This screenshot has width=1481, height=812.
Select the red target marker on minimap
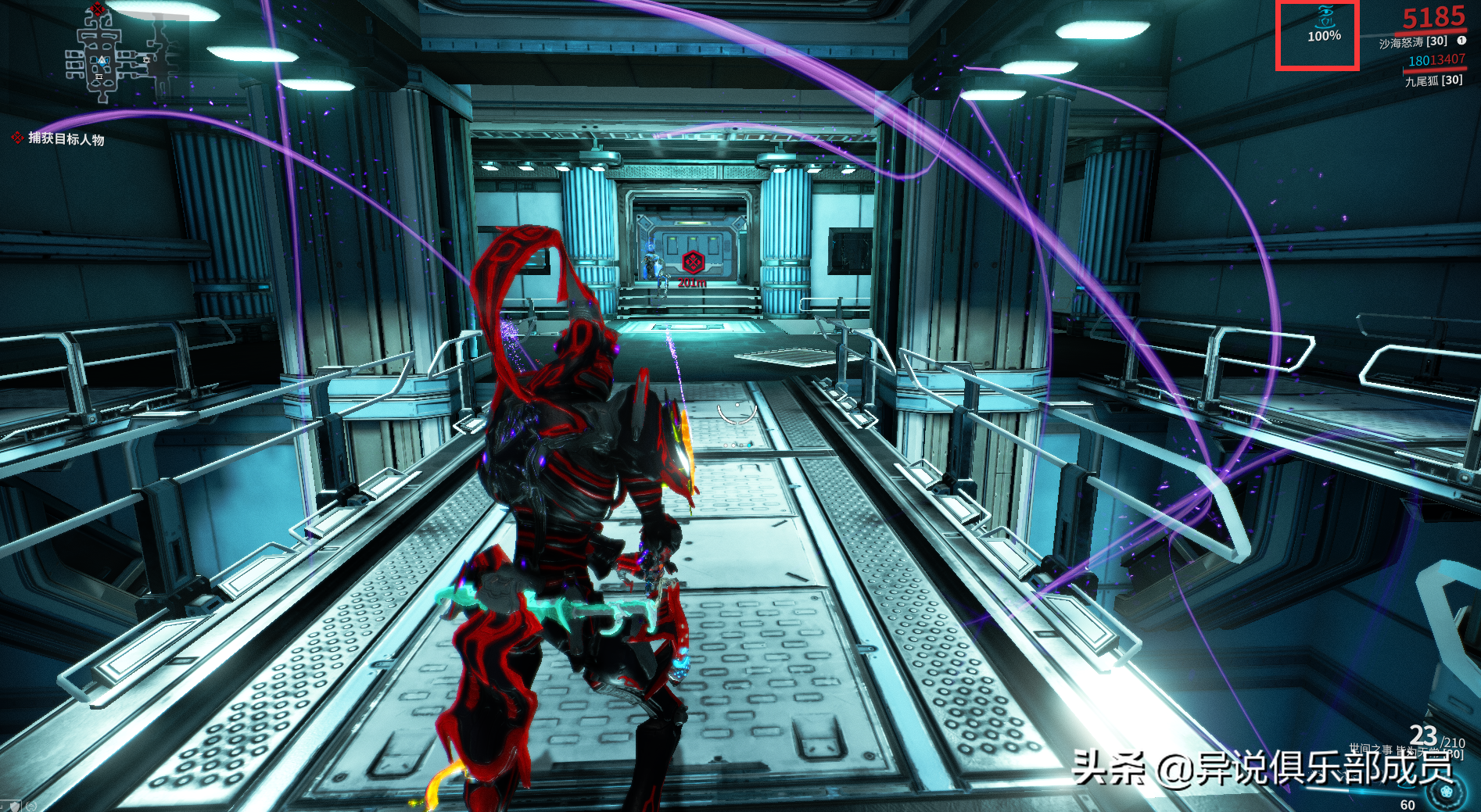tap(97, 9)
